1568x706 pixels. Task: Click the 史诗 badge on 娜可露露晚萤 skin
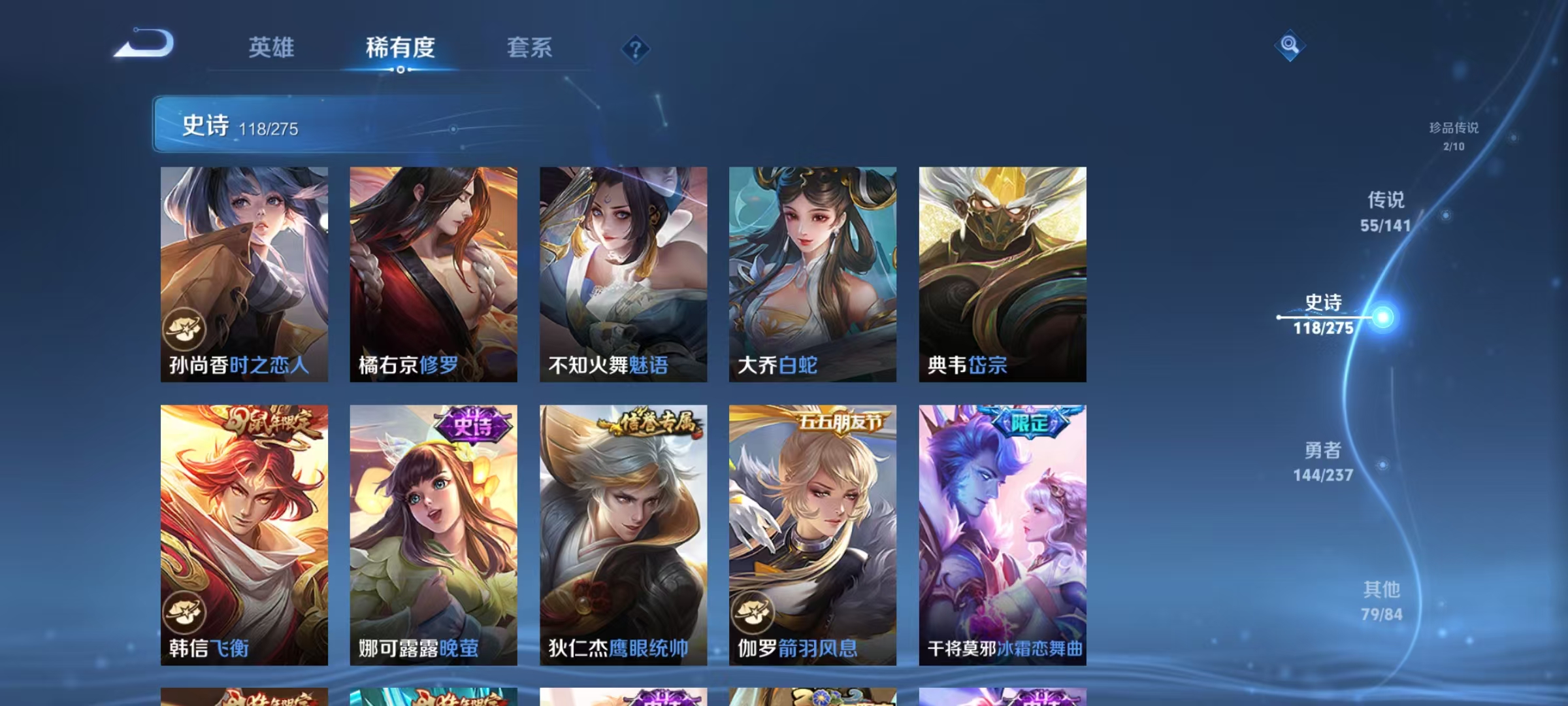(x=468, y=424)
